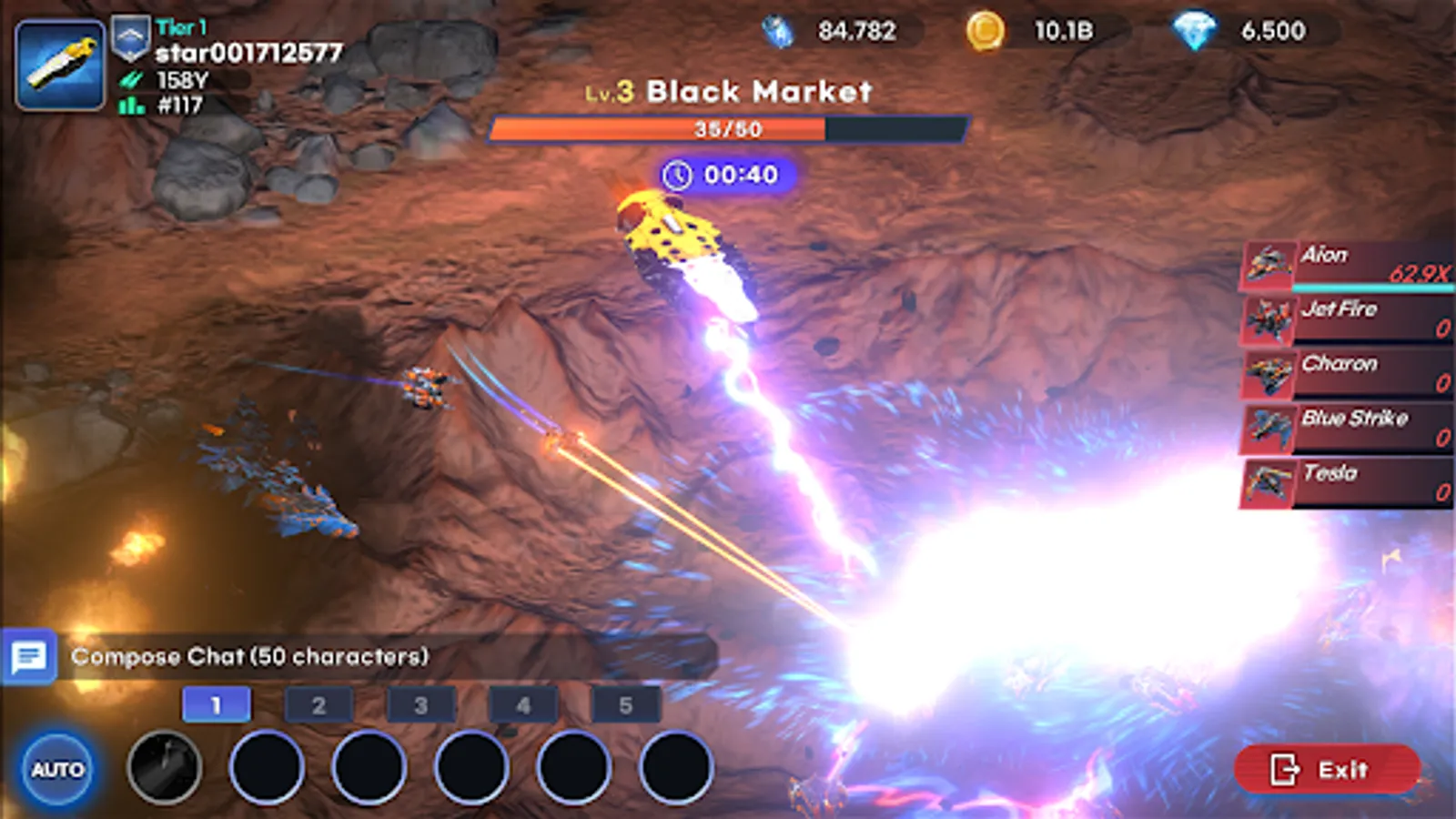Open the chat bubble icon
Viewport: 1456px width, 819px height.
point(30,656)
